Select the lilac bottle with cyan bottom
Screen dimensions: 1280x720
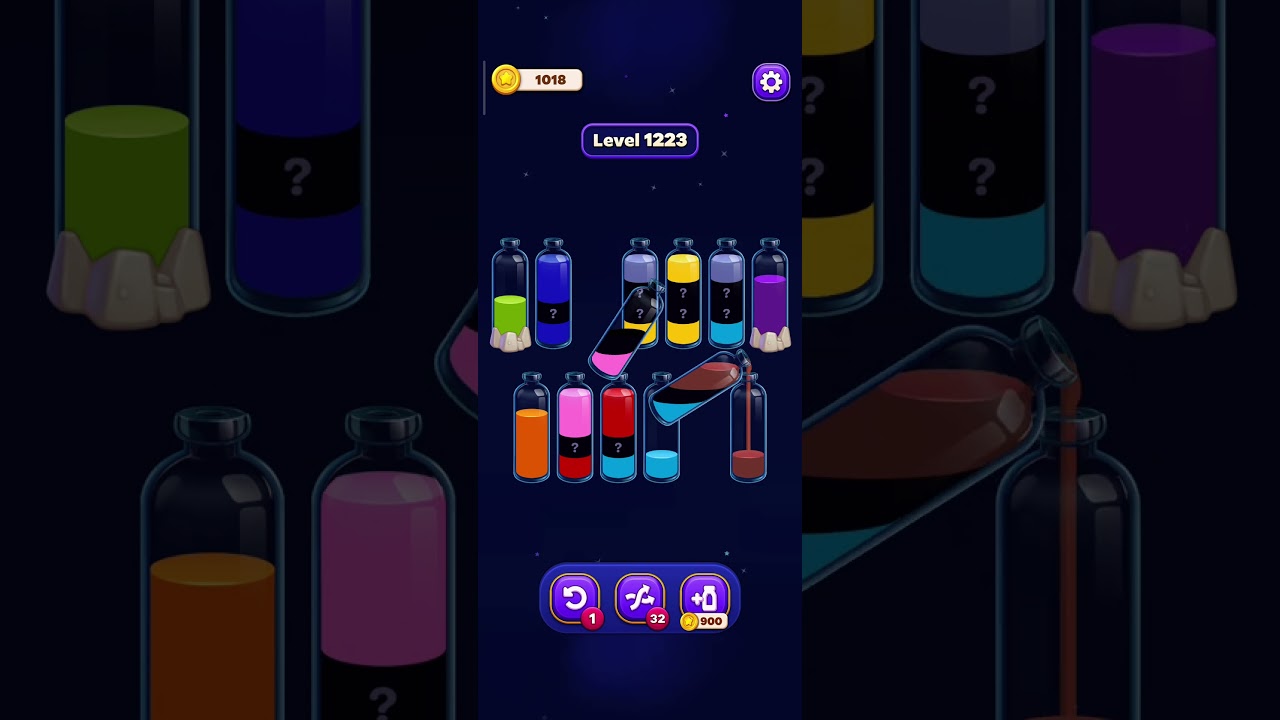[x=726, y=300]
